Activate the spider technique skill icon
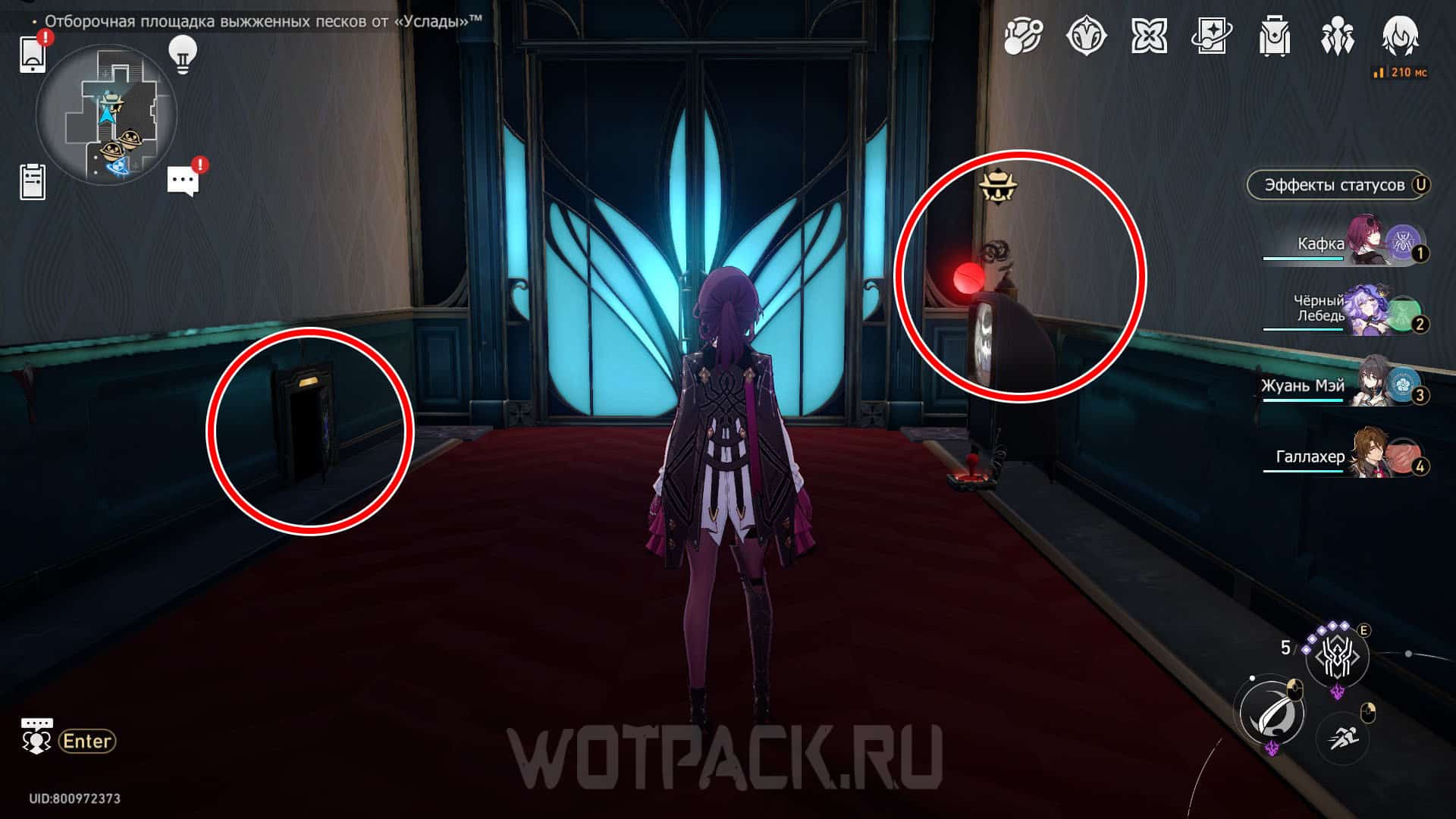The height and width of the screenshot is (819, 1456). click(x=1337, y=657)
